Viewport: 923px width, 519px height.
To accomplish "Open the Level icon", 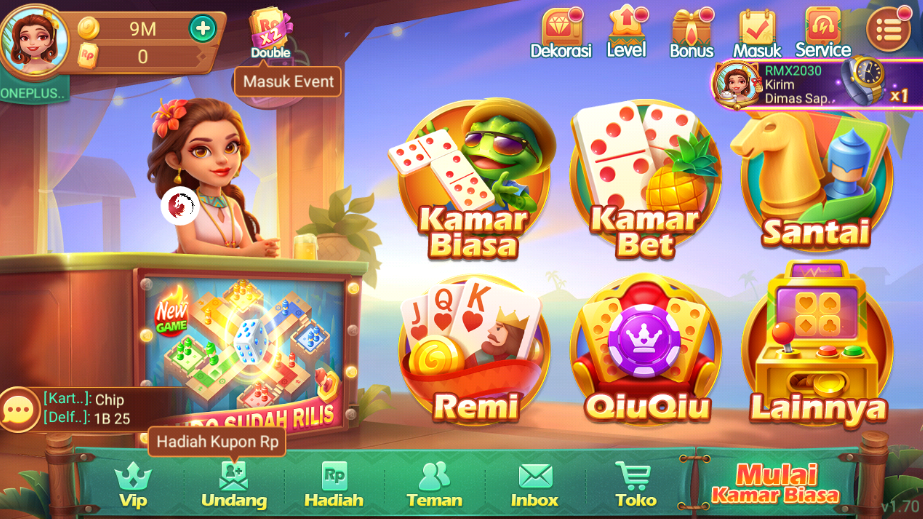I will [626, 32].
